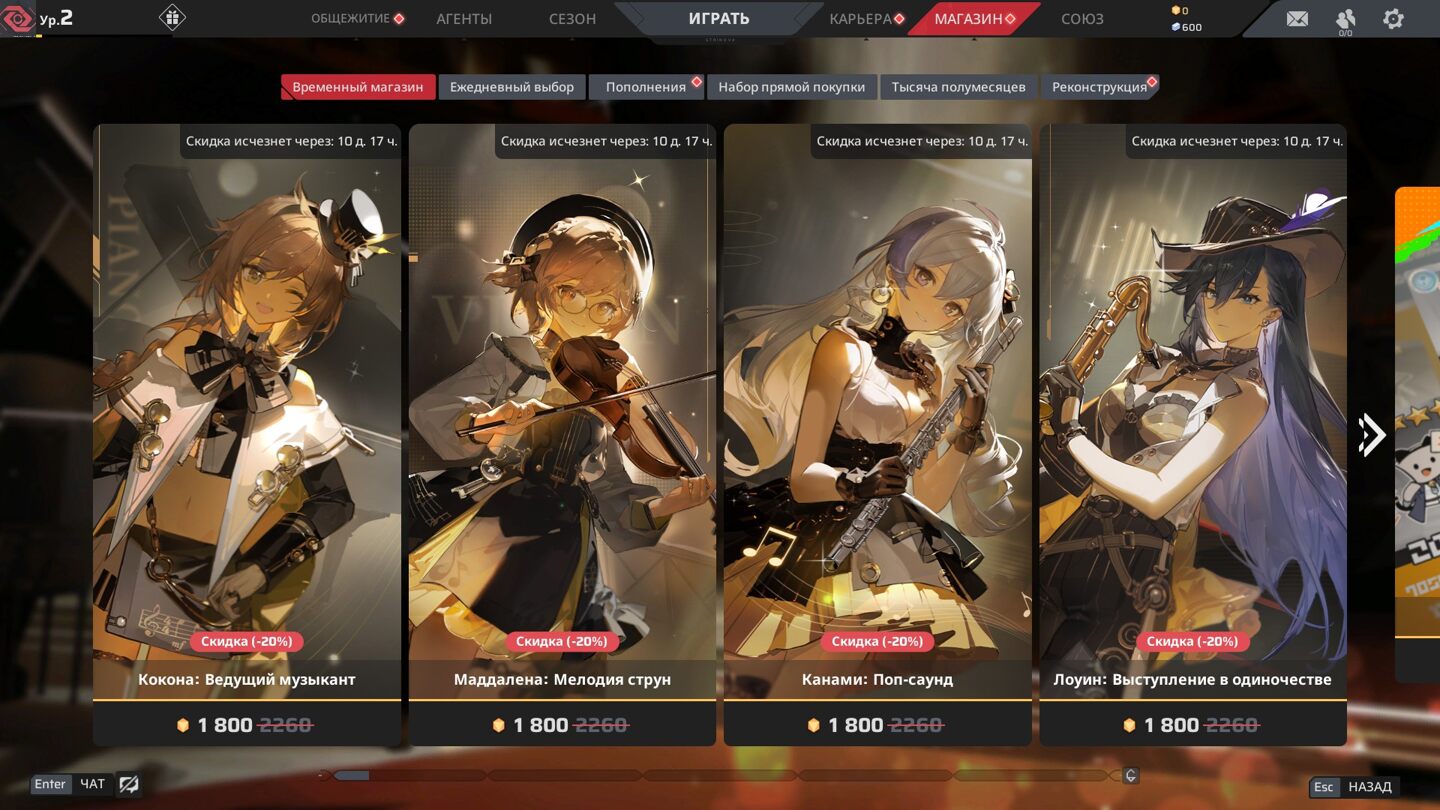Switch to the Союз menu
The height and width of the screenshot is (810, 1440).
point(1082,19)
